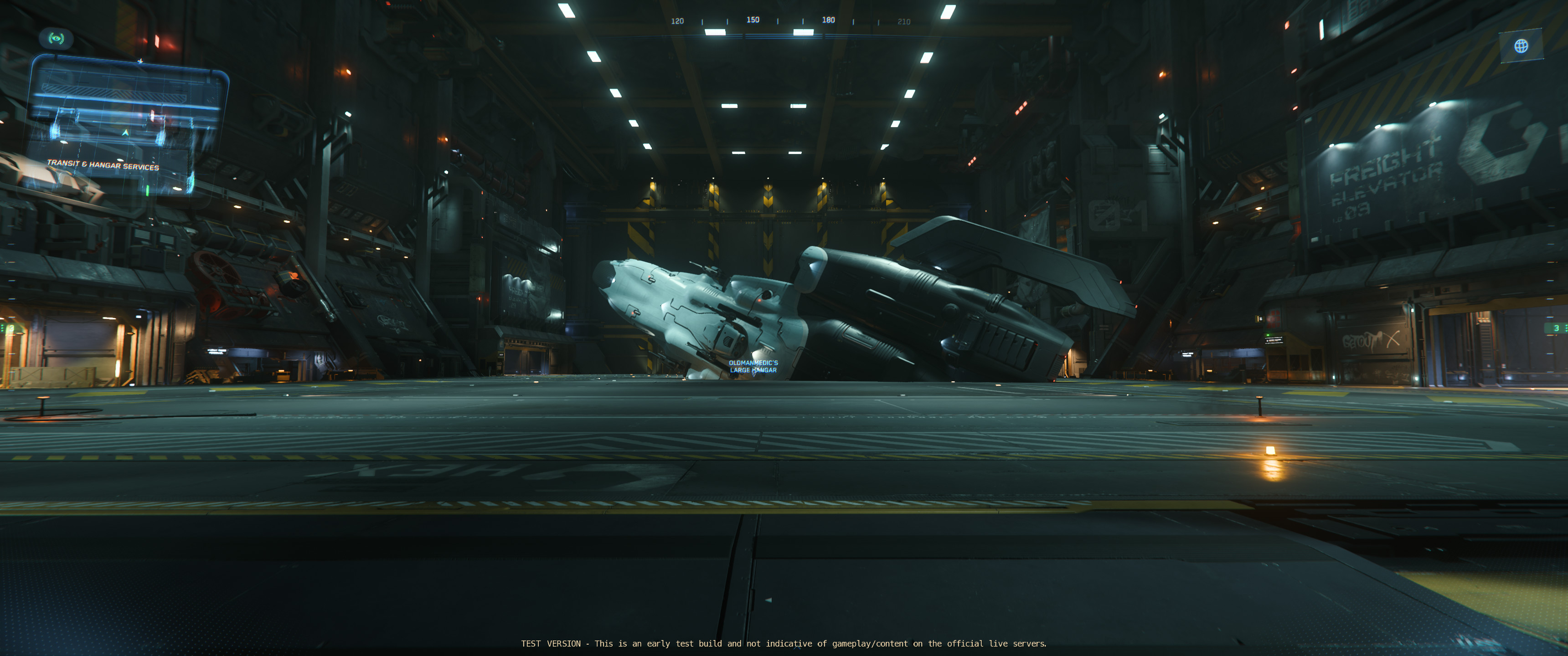The width and height of the screenshot is (1568, 656).
Task: Click the player arrow on the minimap
Action: (126, 133)
